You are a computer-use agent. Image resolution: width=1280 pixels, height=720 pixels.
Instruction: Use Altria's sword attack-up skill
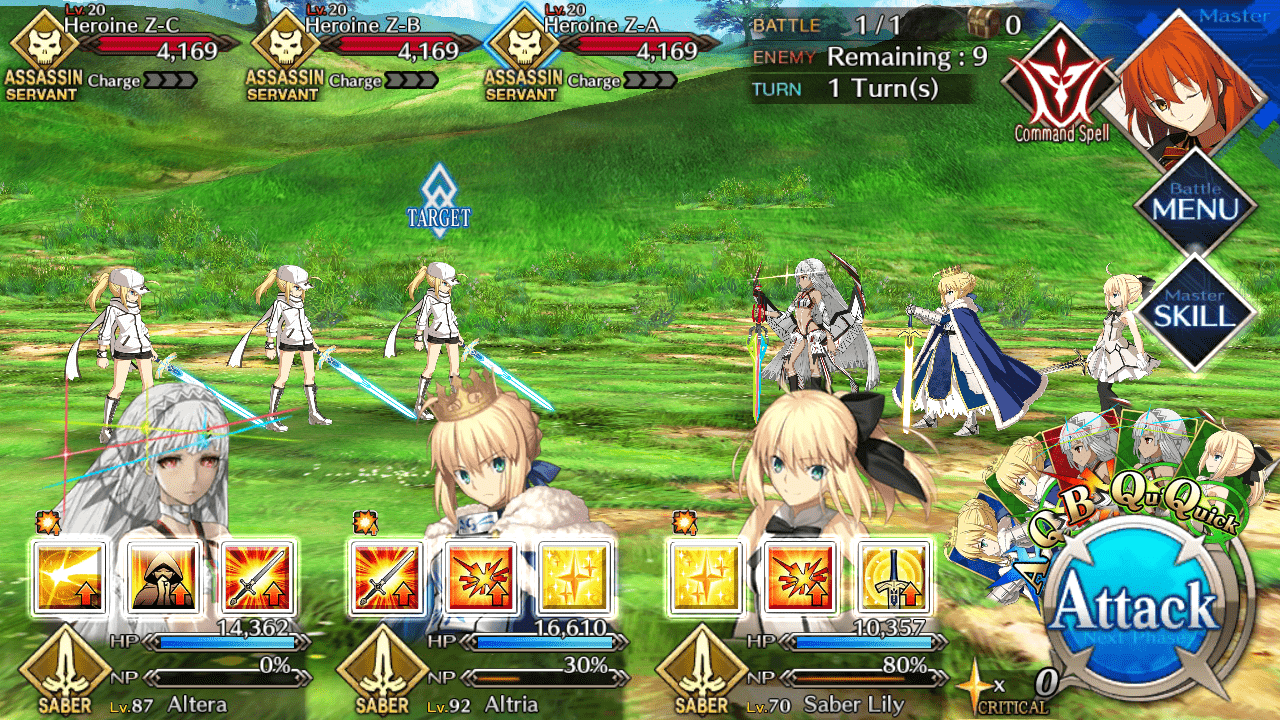coord(387,578)
